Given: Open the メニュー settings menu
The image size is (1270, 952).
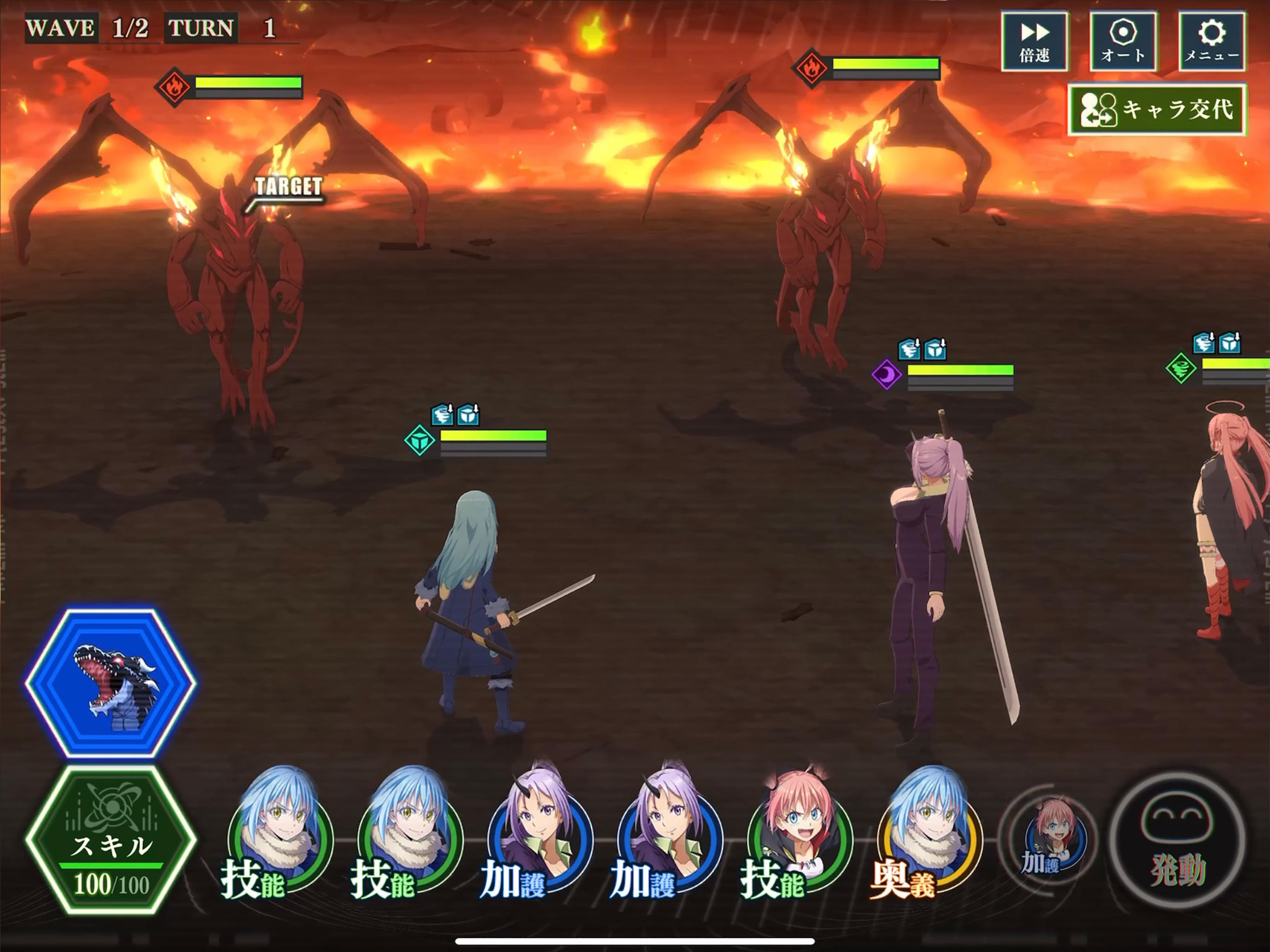Looking at the screenshot, I should click(1211, 40).
